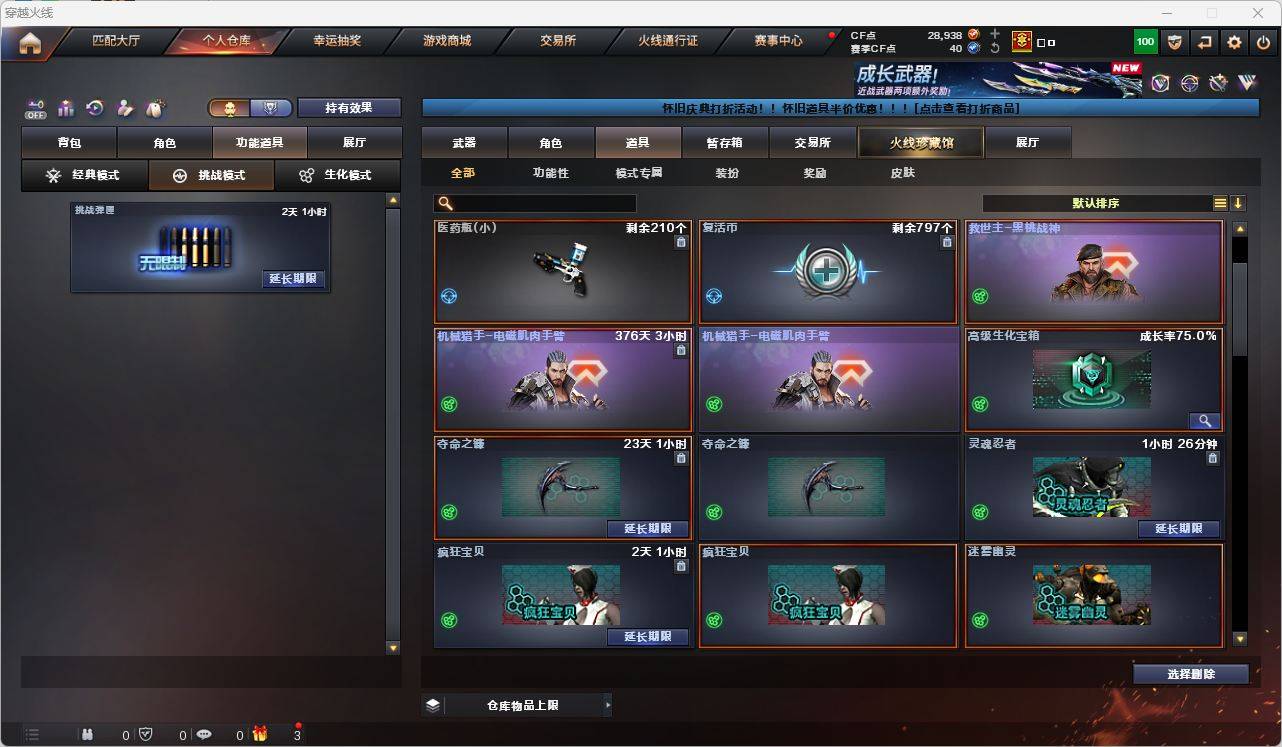
Task: Toggle the OFF key switch above the inventory tabs
Action: (x=36, y=108)
